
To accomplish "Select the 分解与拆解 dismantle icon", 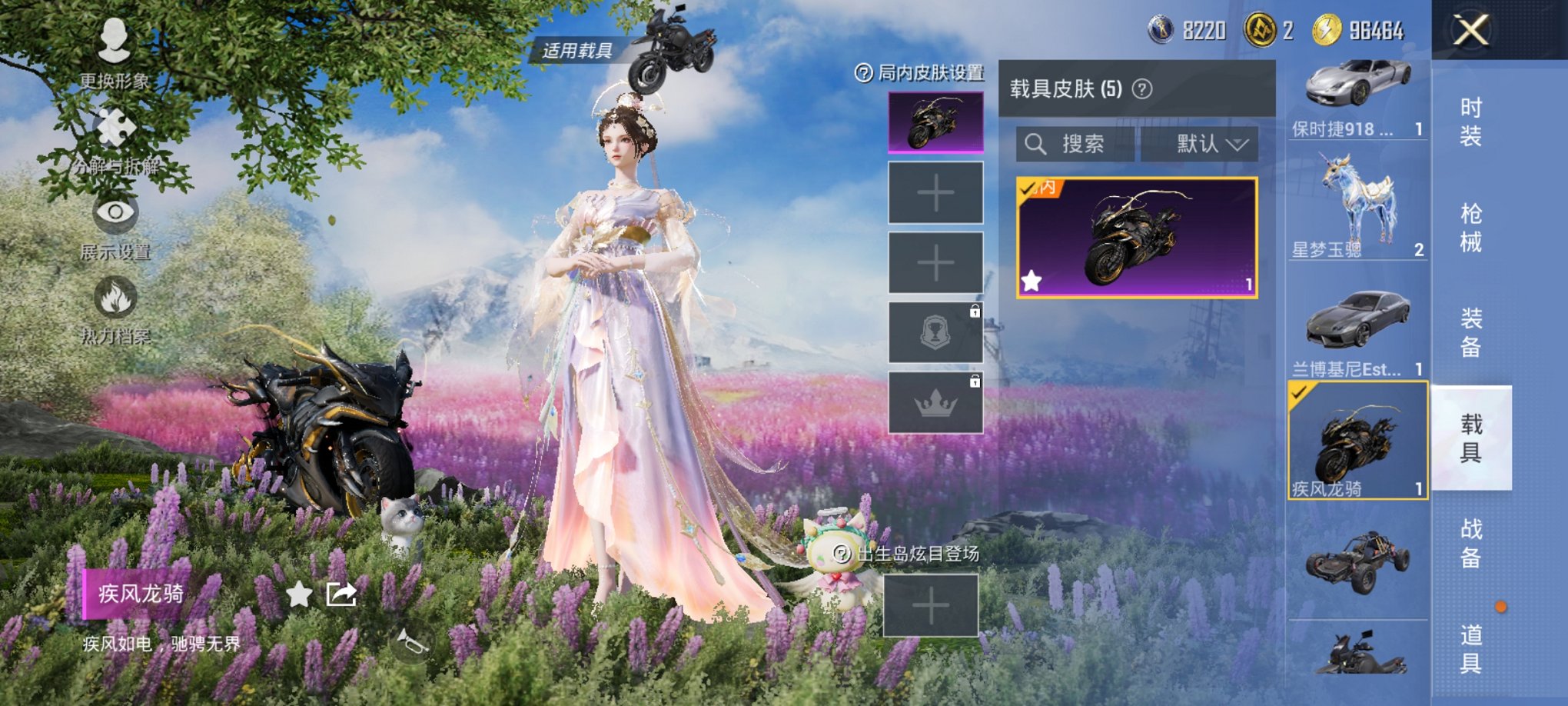I will pos(112,138).
